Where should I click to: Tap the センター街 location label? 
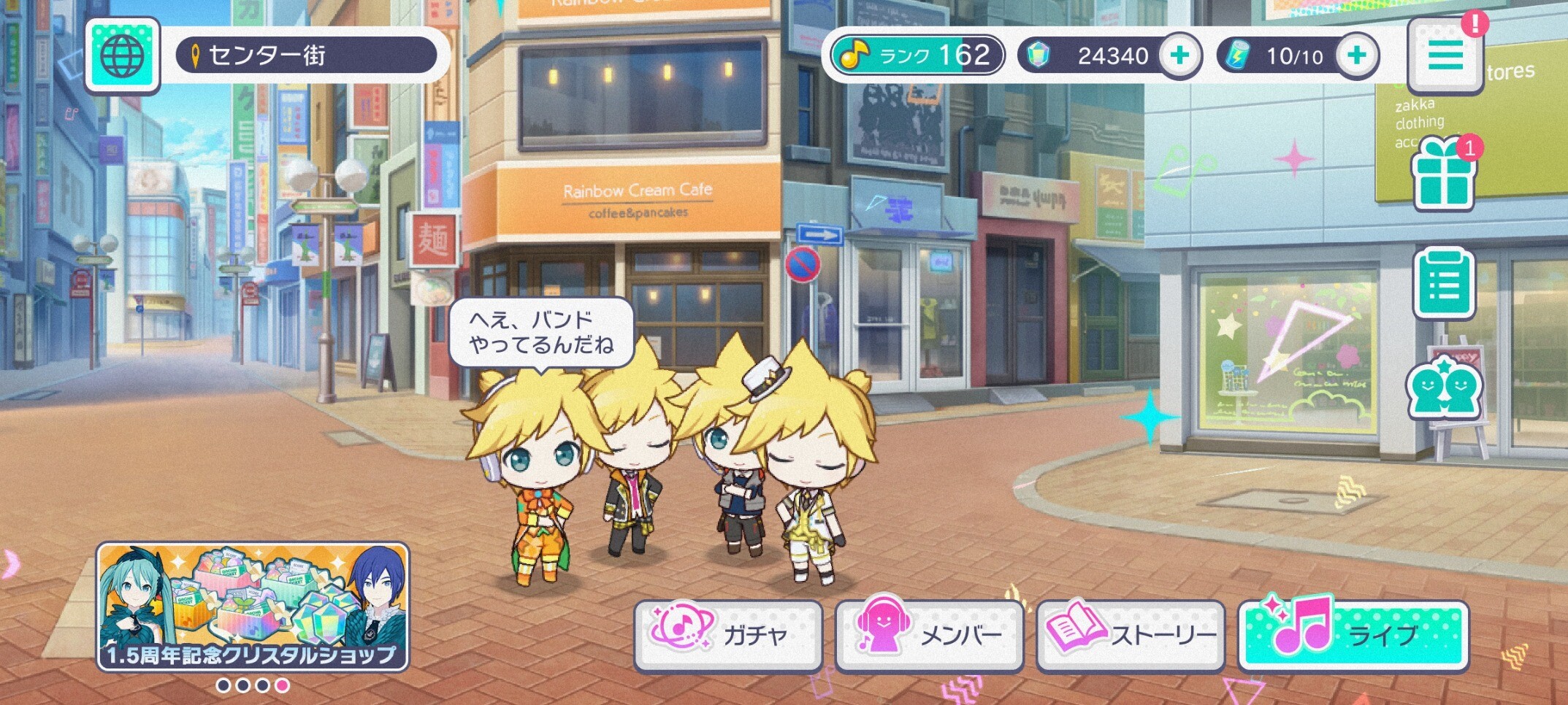[x=306, y=55]
